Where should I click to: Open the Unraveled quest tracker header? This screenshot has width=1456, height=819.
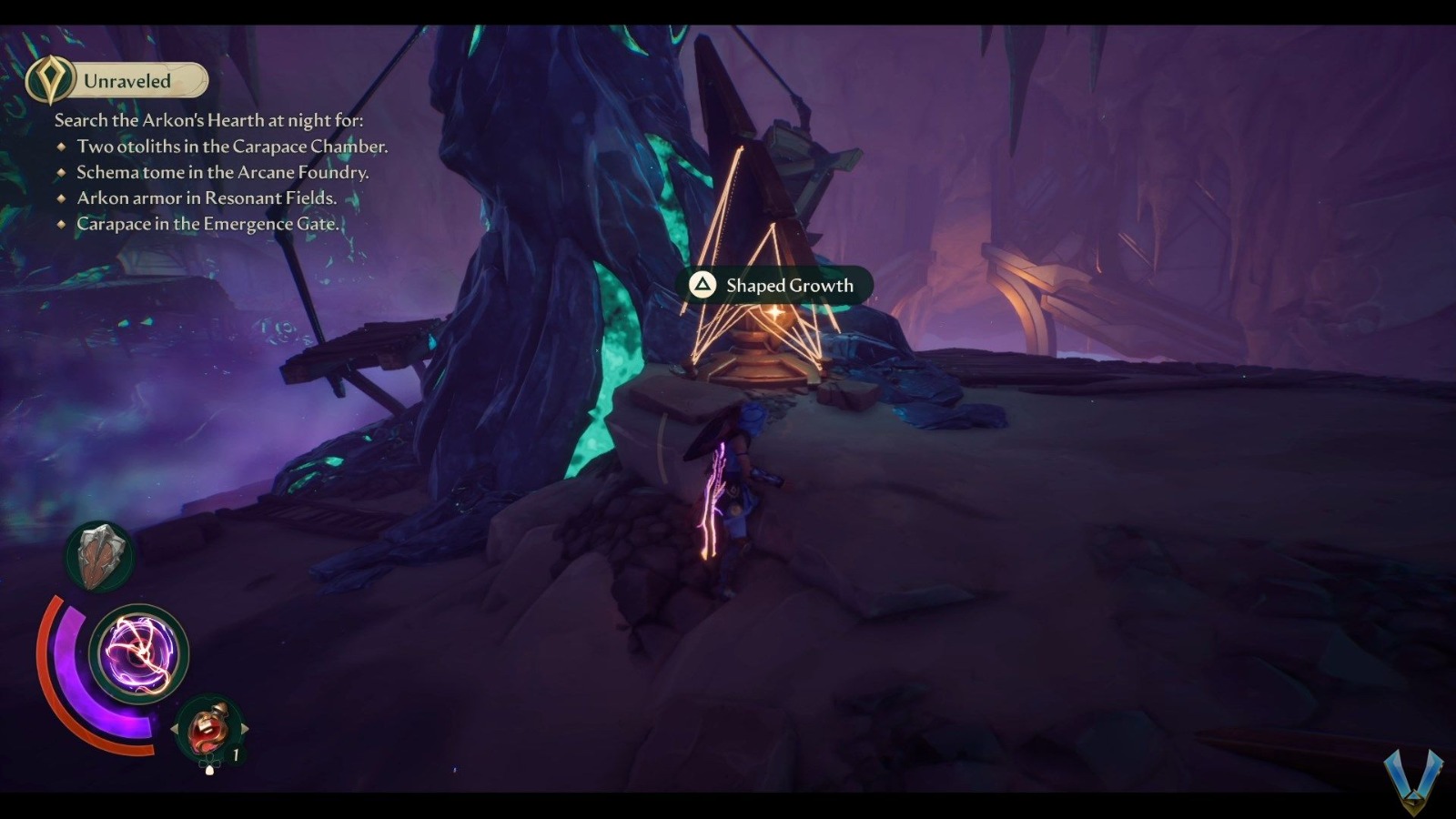(x=118, y=81)
